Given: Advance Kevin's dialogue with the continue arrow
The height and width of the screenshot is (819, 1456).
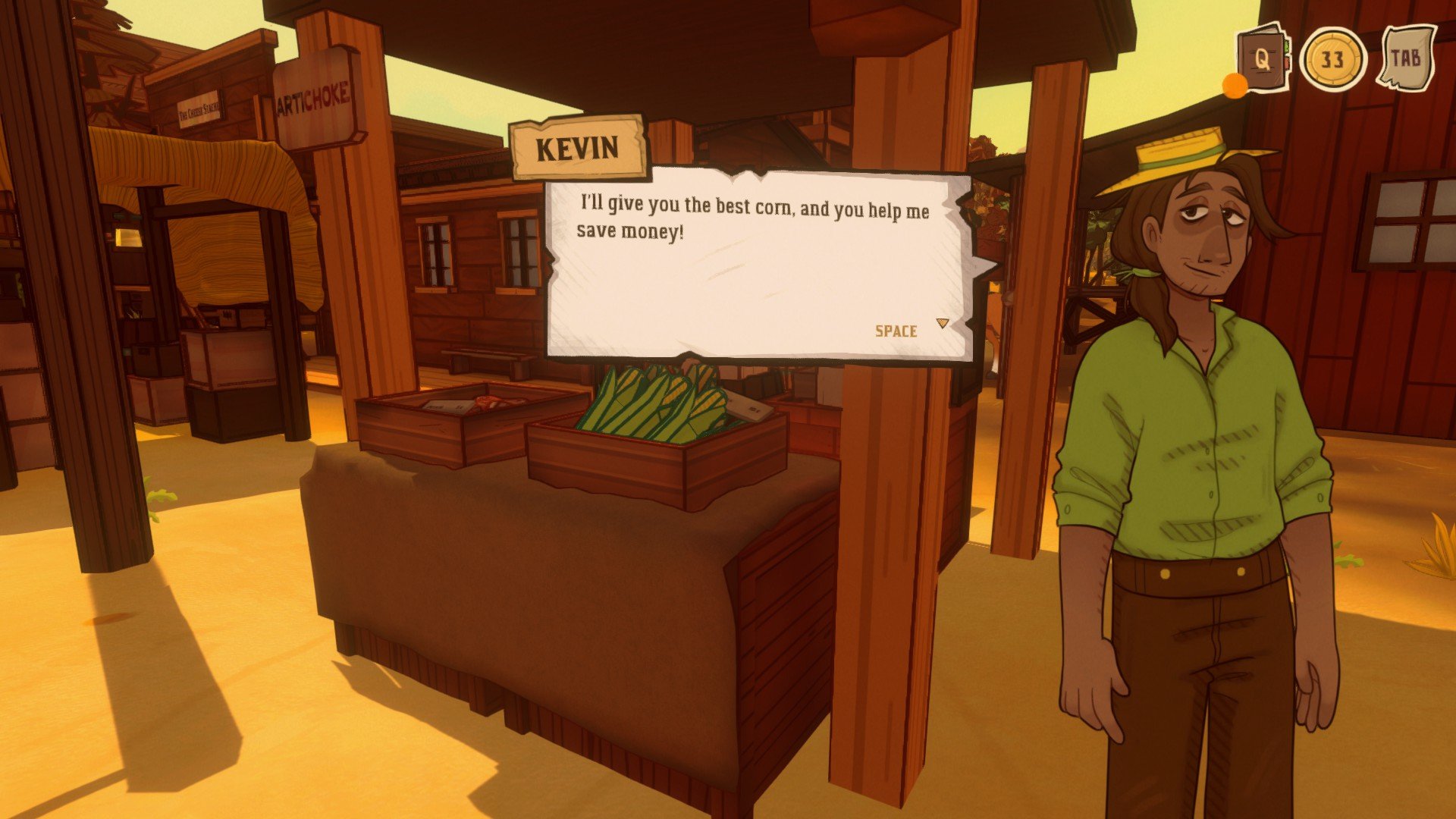Looking at the screenshot, I should click(943, 324).
